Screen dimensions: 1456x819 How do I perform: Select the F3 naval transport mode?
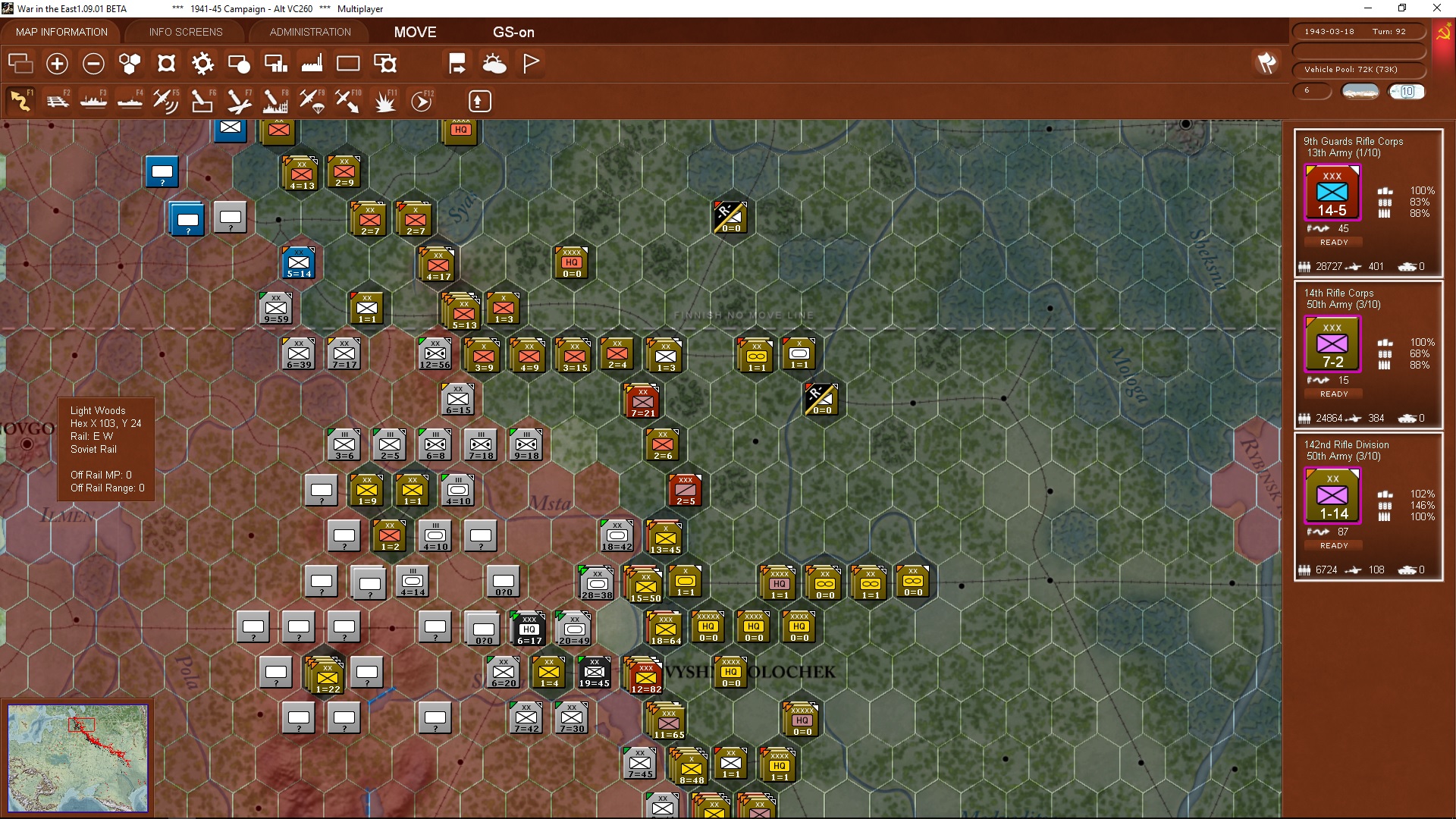tap(93, 101)
